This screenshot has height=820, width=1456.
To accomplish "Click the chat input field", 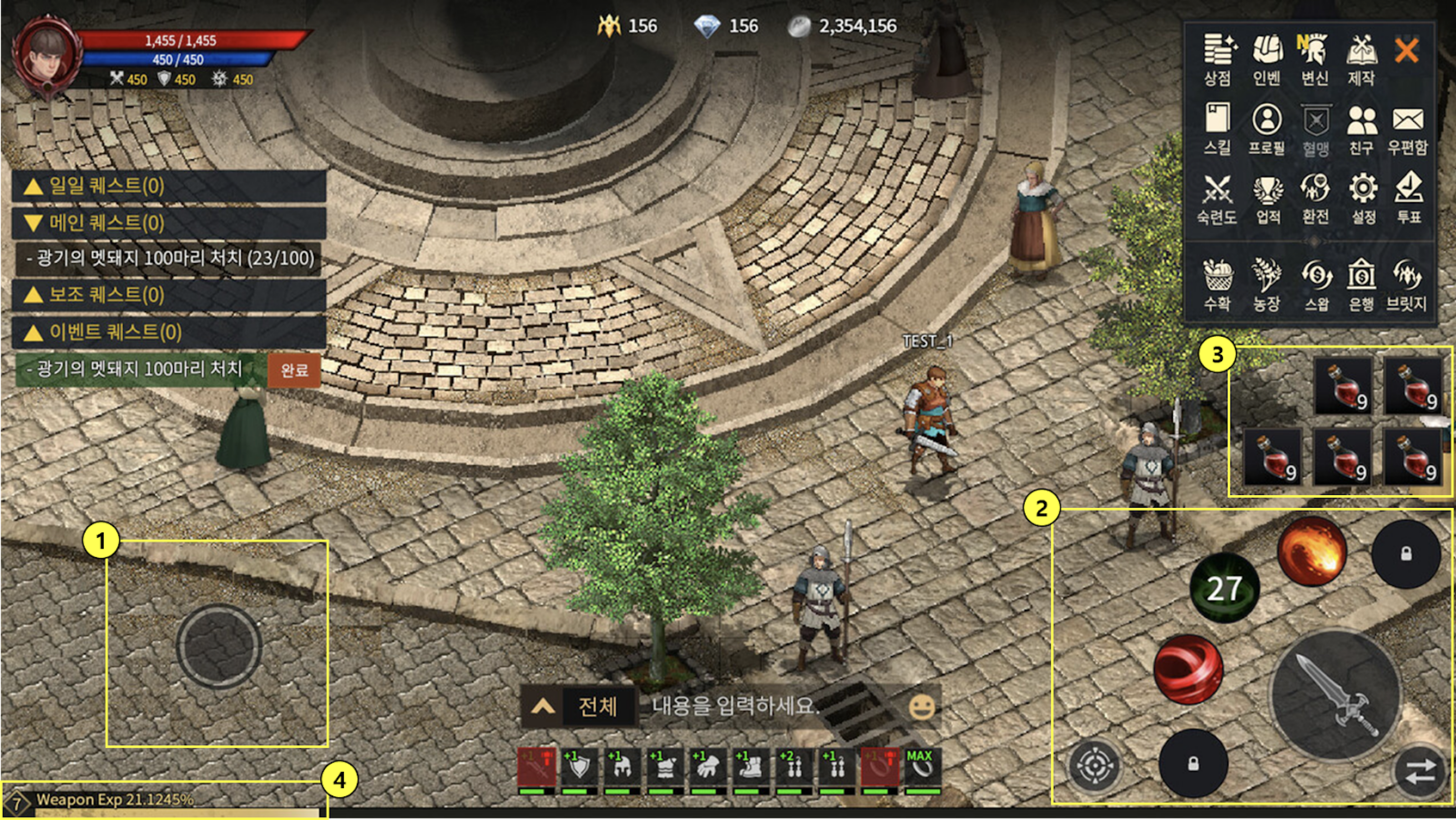I will [768, 706].
